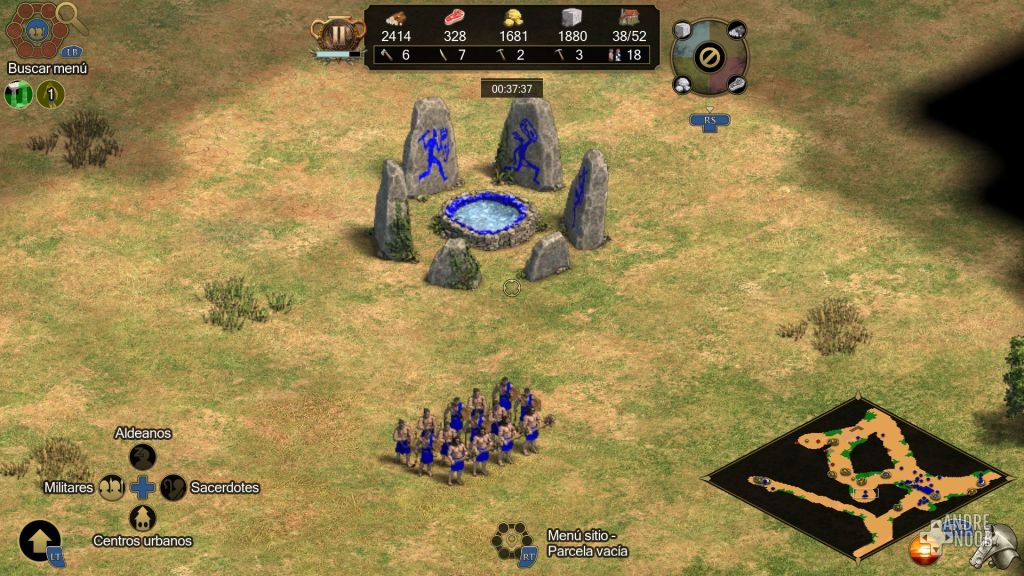Viewport: 1024px width, 576px height.
Task: Click the upward arrow shift button
Action: (38, 540)
